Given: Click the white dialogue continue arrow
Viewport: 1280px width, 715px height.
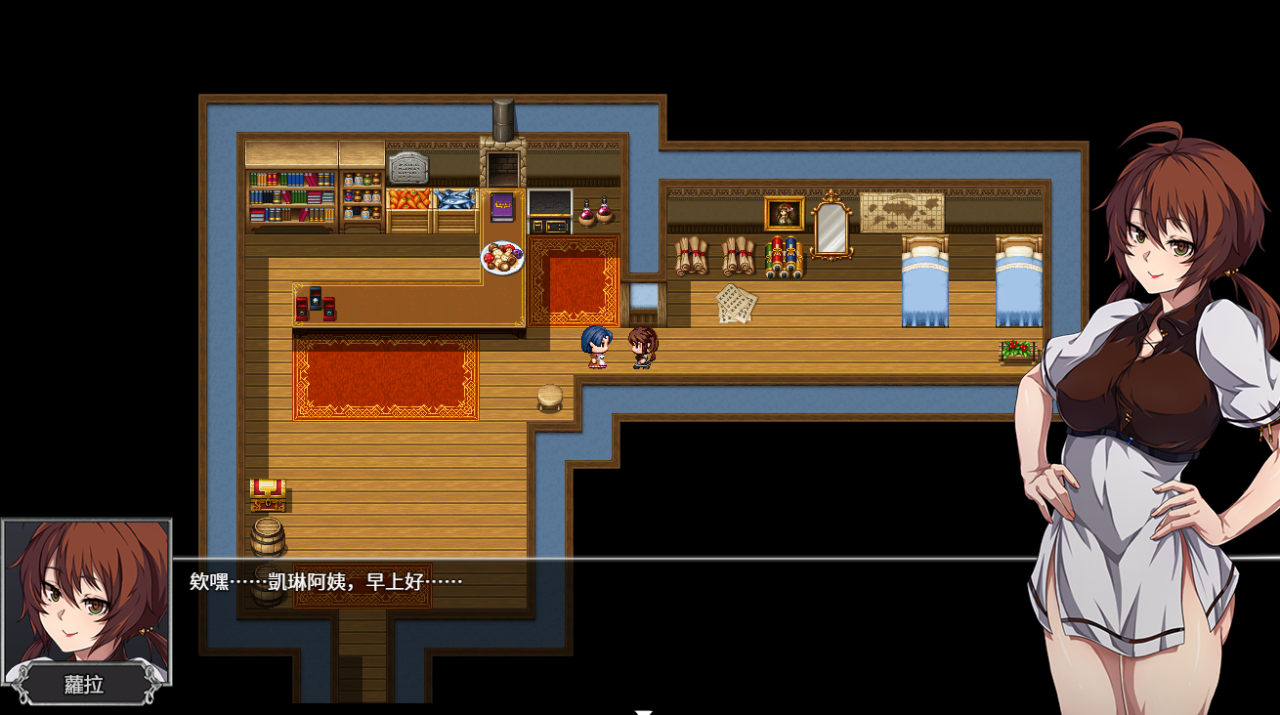Looking at the screenshot, I should (x=644, y=711).
